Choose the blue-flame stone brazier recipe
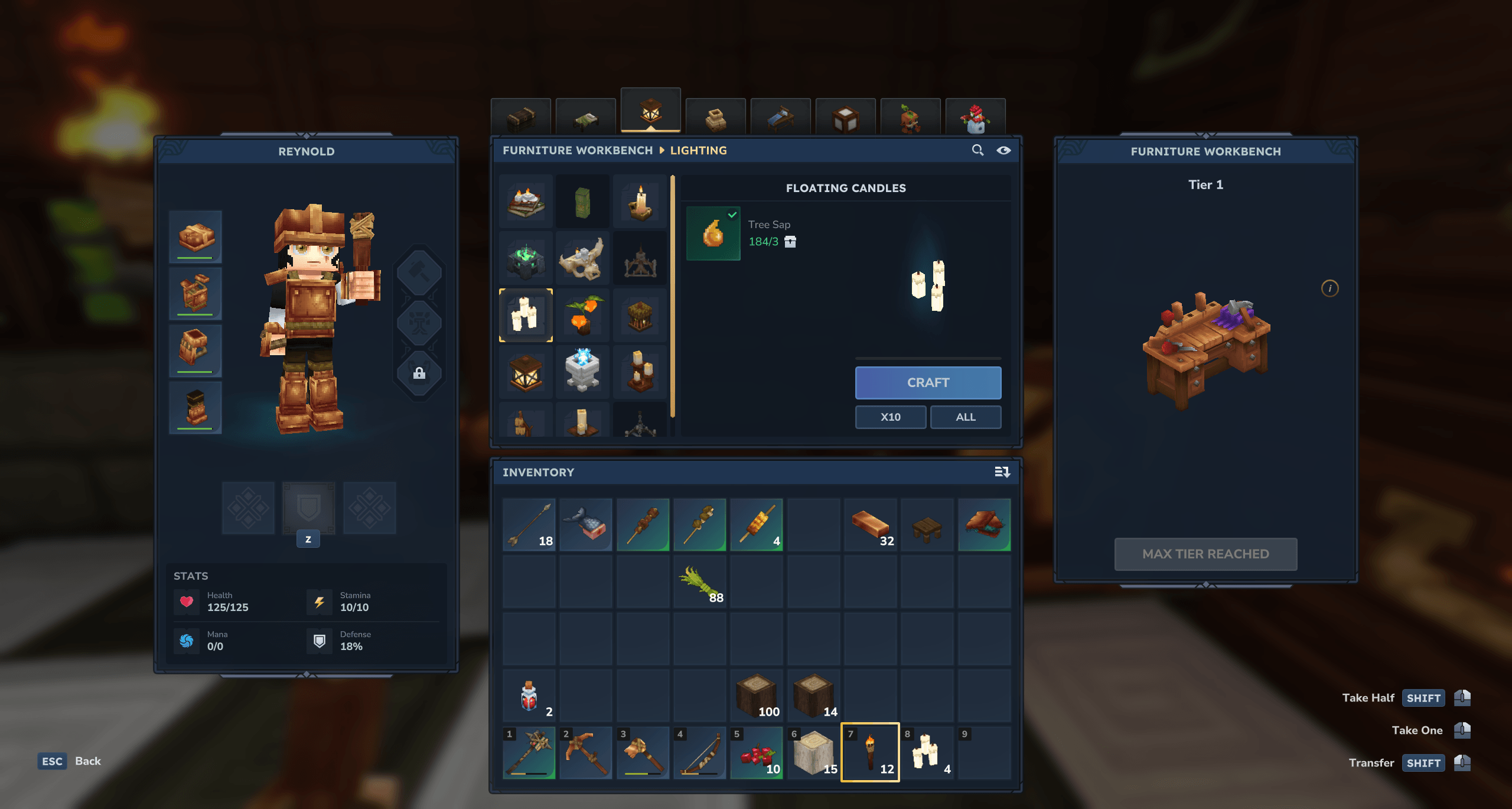The width and height of the screenshot is (1512, 809). coord(582,372)
